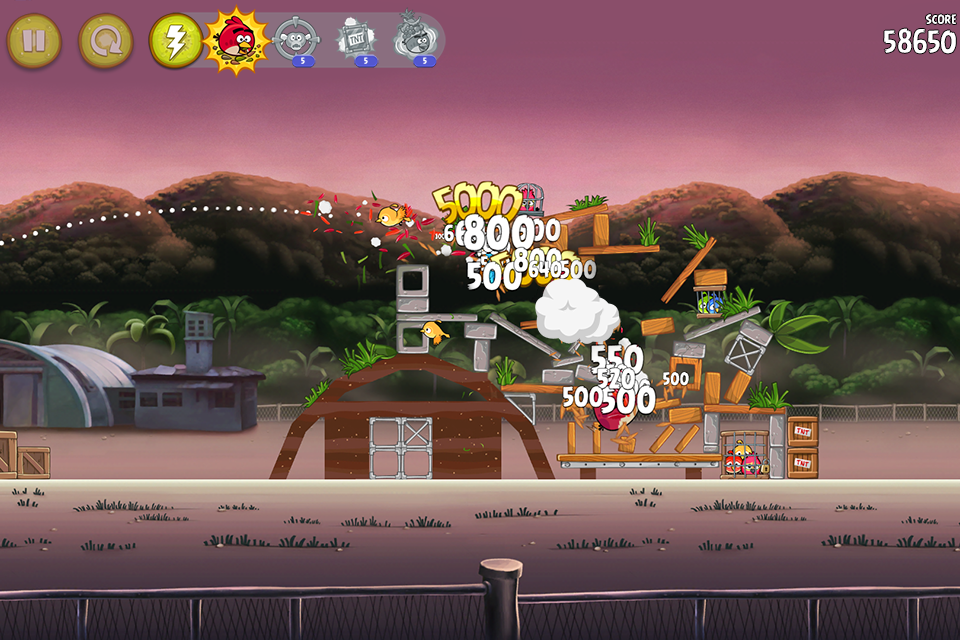The image size is (960, 640).
Task: Pause the game
Action: 34,41
